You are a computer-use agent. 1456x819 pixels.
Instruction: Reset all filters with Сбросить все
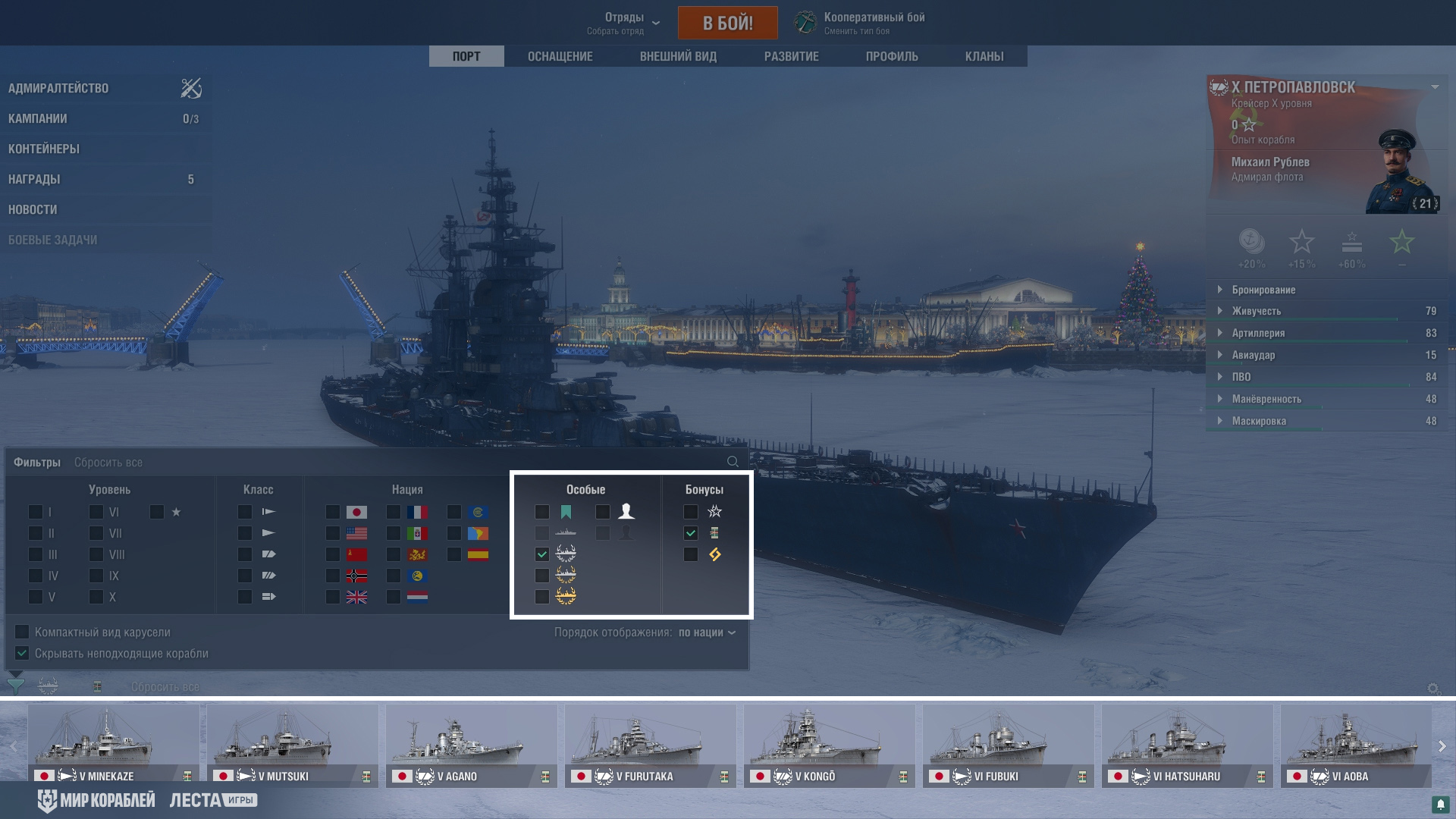click(x=108, y=463)
